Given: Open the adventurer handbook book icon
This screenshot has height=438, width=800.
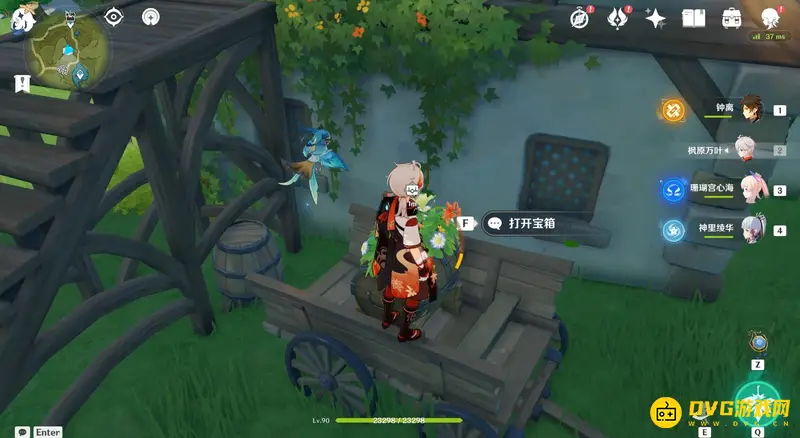Looking at the screenshot, I should click(x=694, y=18).
